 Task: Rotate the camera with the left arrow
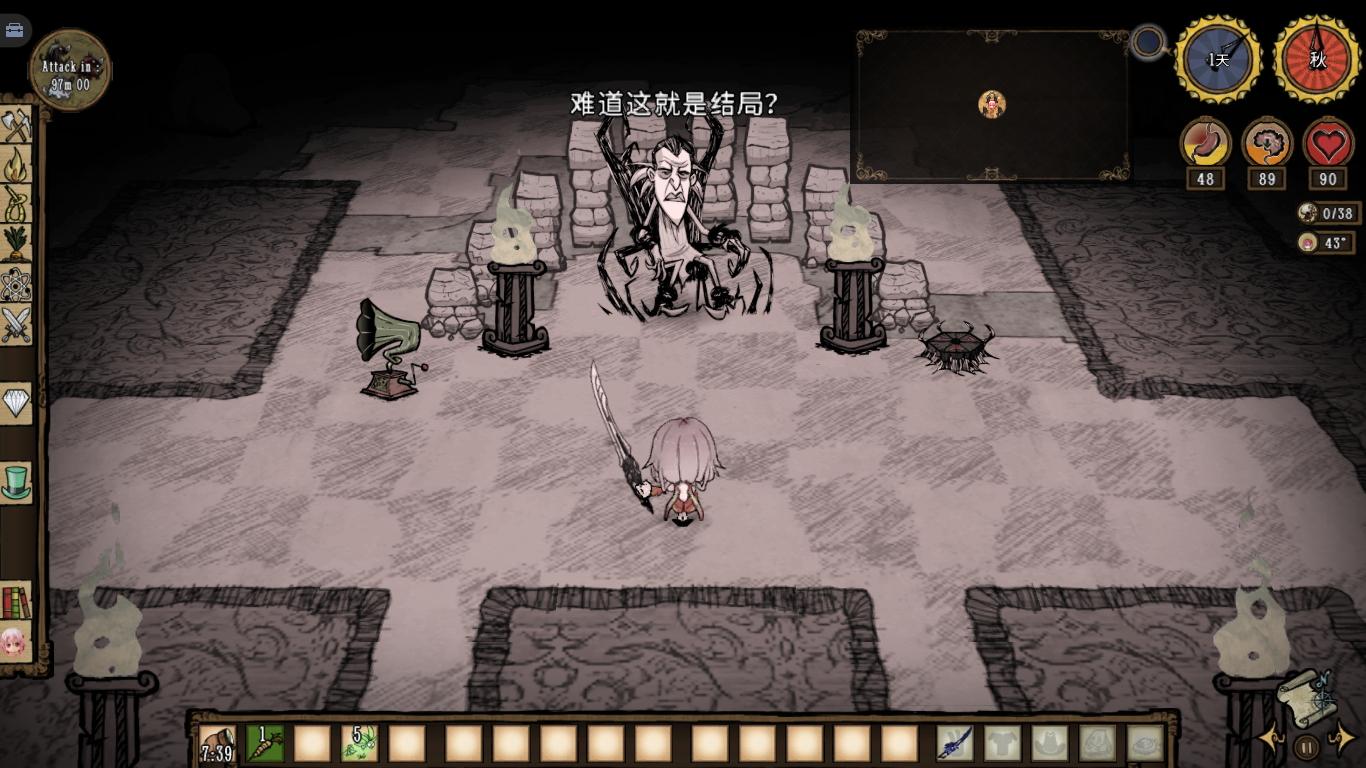click(x=1272, y=739)
